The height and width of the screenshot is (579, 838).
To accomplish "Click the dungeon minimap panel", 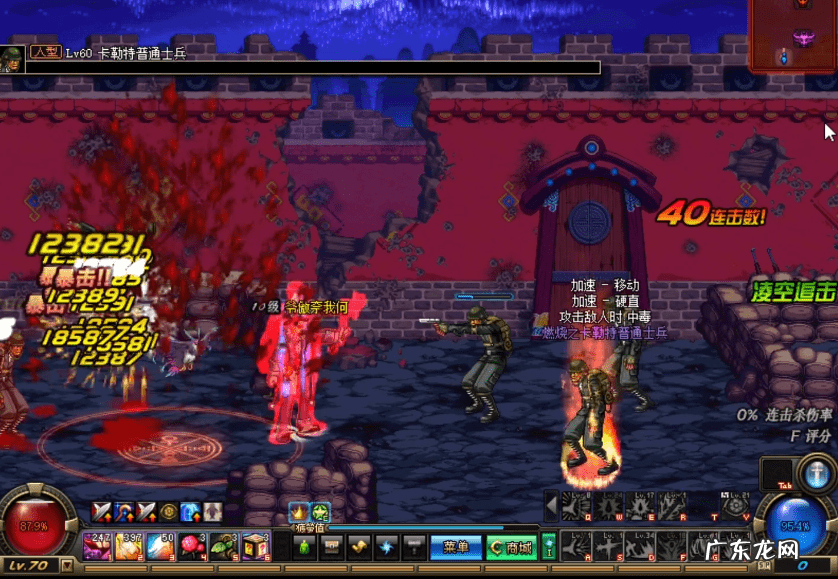I will click(x=793, y=35).
